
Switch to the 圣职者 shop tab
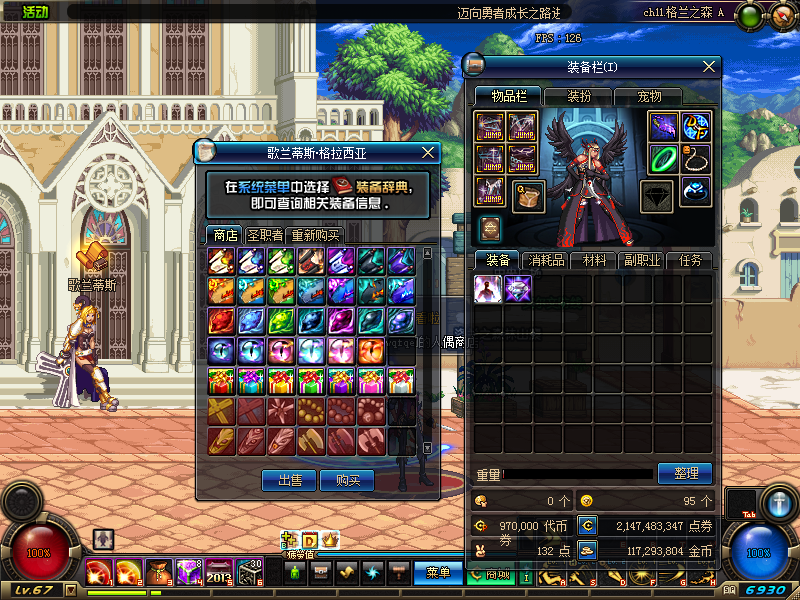(x=264, y=236)
